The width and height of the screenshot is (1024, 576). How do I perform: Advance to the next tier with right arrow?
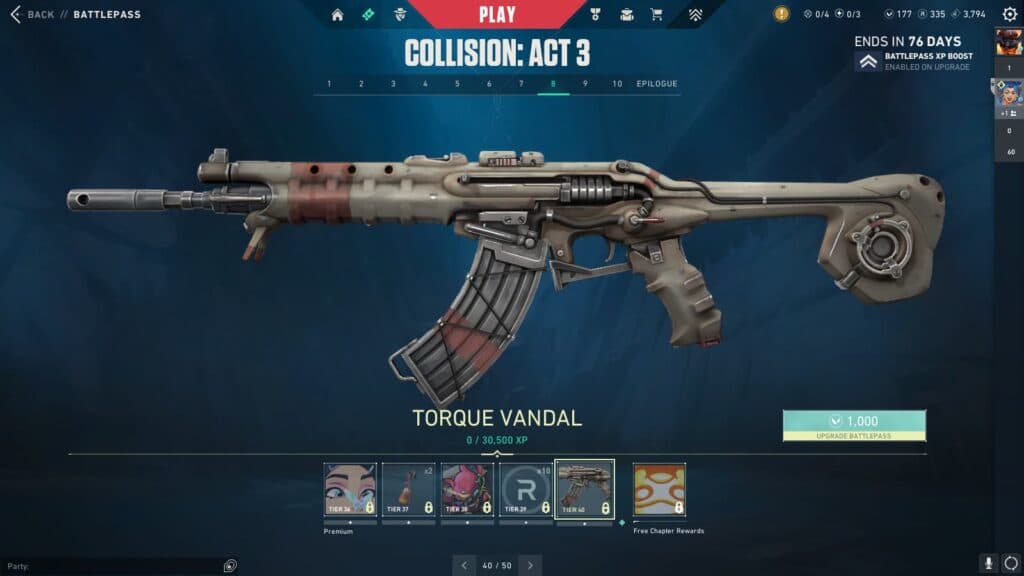(530, 565)
